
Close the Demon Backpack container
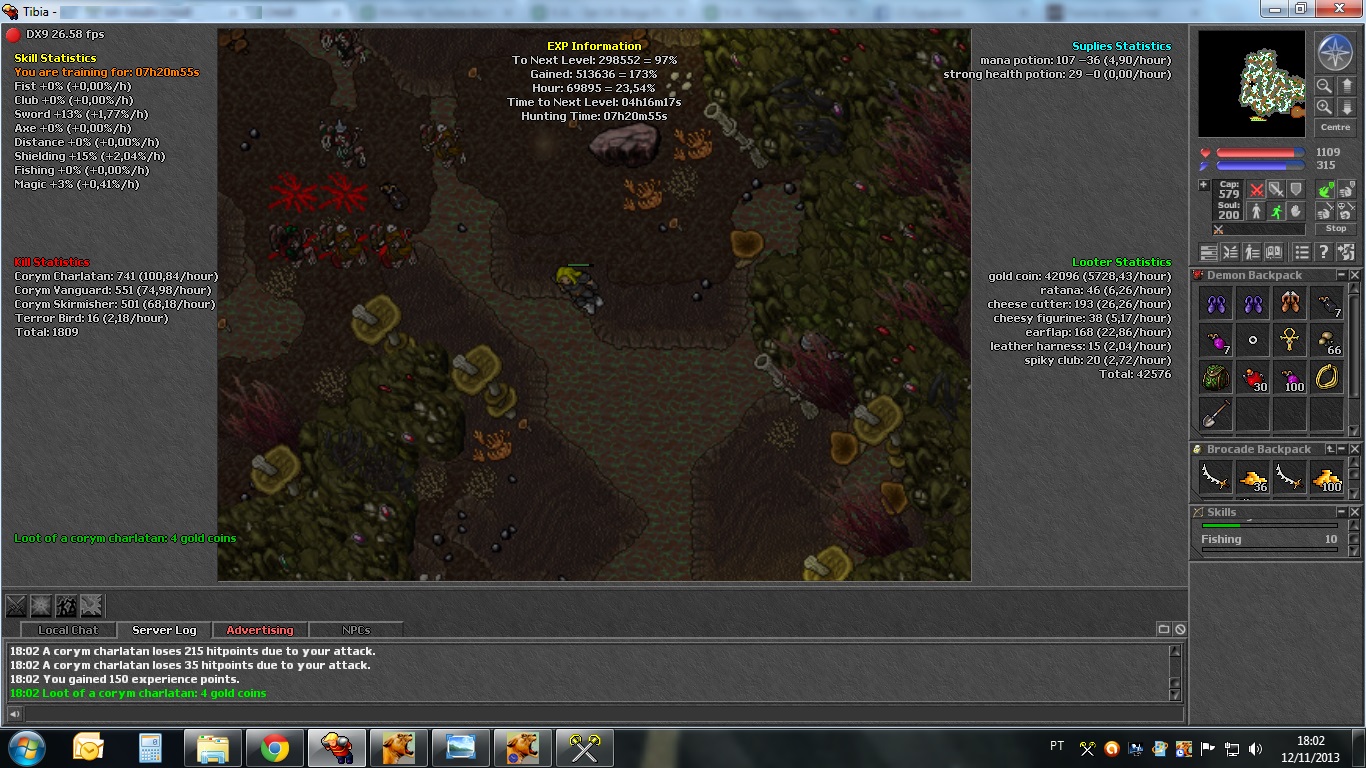click(x=1355, y=275)
